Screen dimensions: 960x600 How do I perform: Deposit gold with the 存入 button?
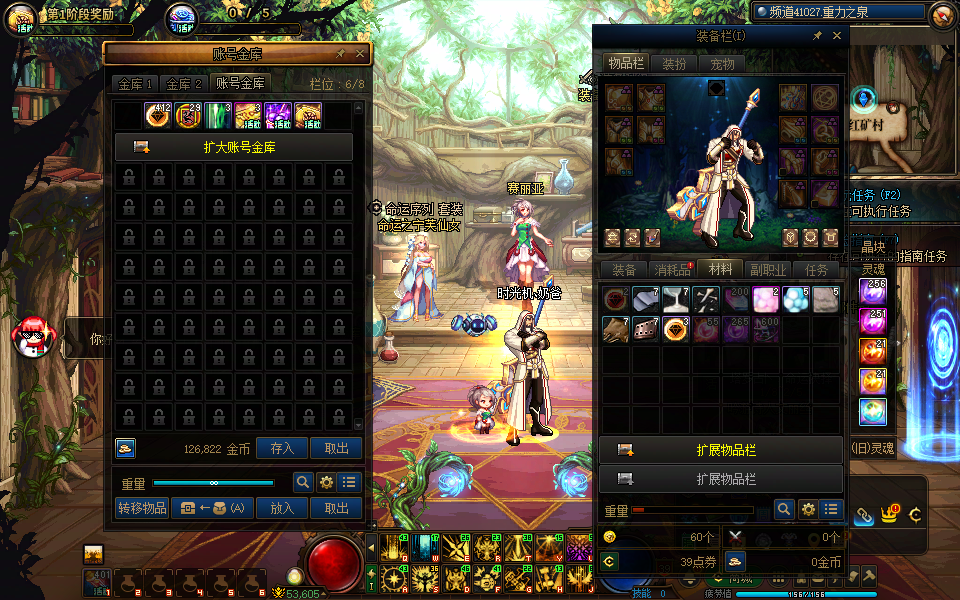(x=282, y=449)
